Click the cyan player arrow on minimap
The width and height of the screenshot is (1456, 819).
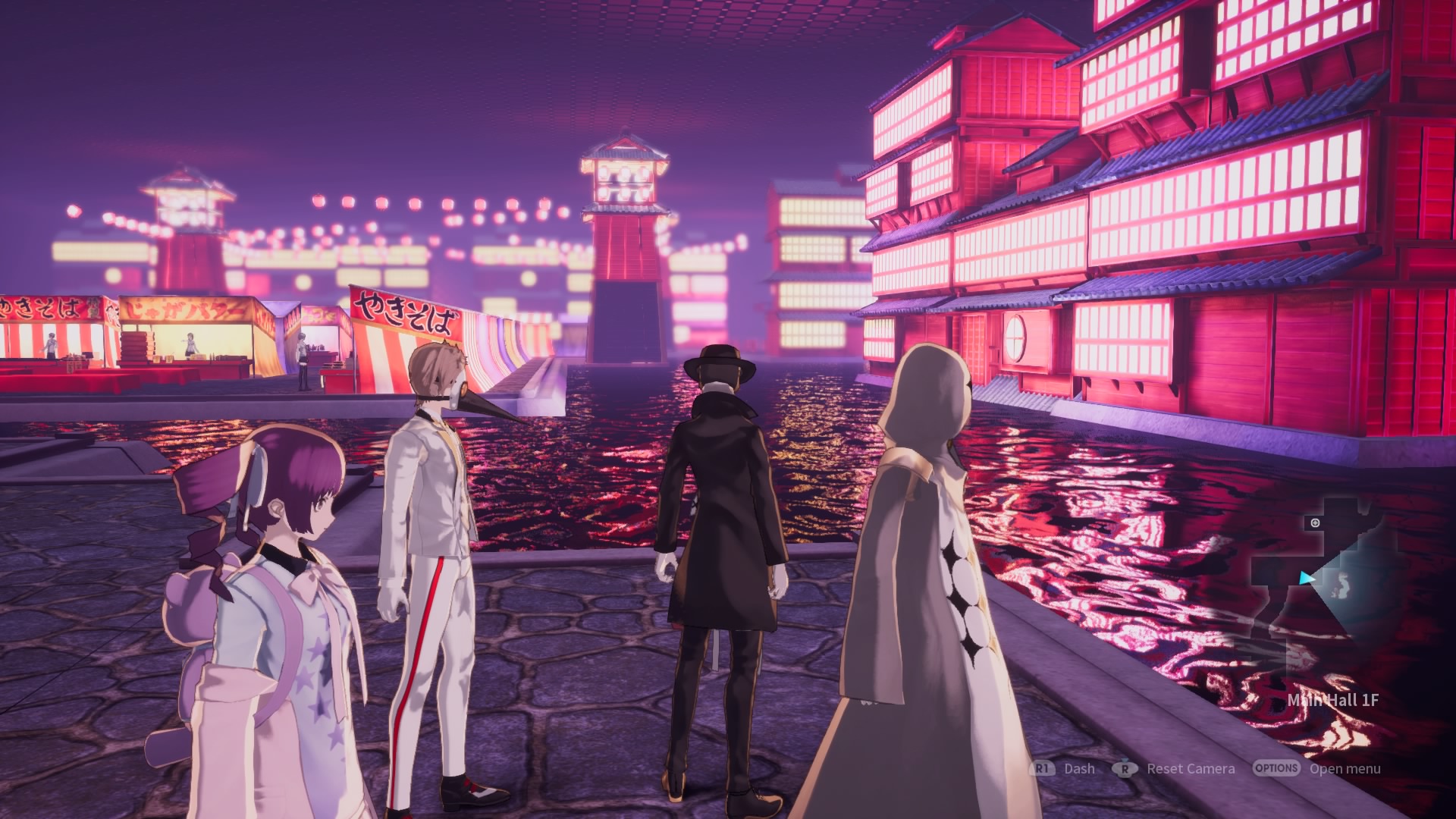[x=1307, y=578]
